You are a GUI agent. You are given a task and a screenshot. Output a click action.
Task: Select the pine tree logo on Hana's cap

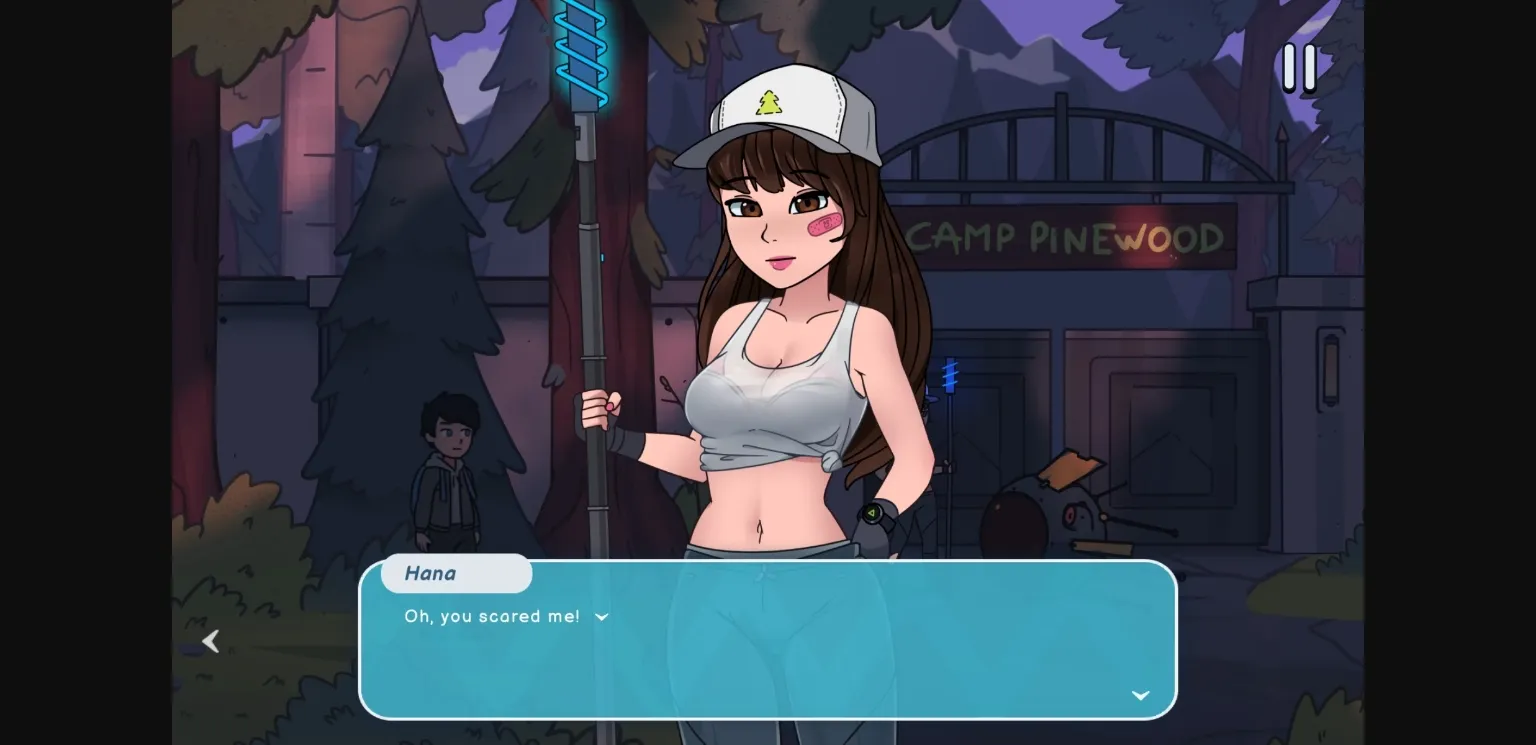[x=768, y=103]
